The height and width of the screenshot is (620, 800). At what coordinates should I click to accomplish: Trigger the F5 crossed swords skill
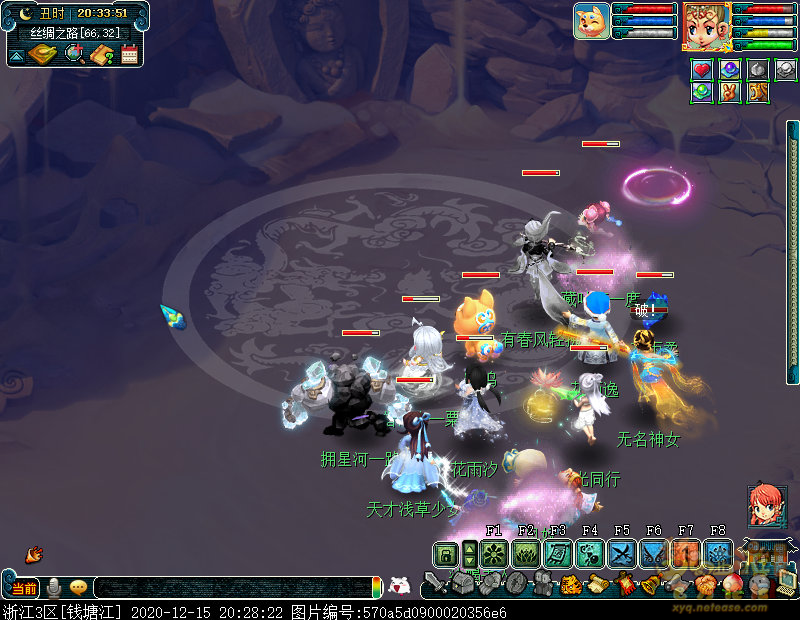click(x=622, y=554)
